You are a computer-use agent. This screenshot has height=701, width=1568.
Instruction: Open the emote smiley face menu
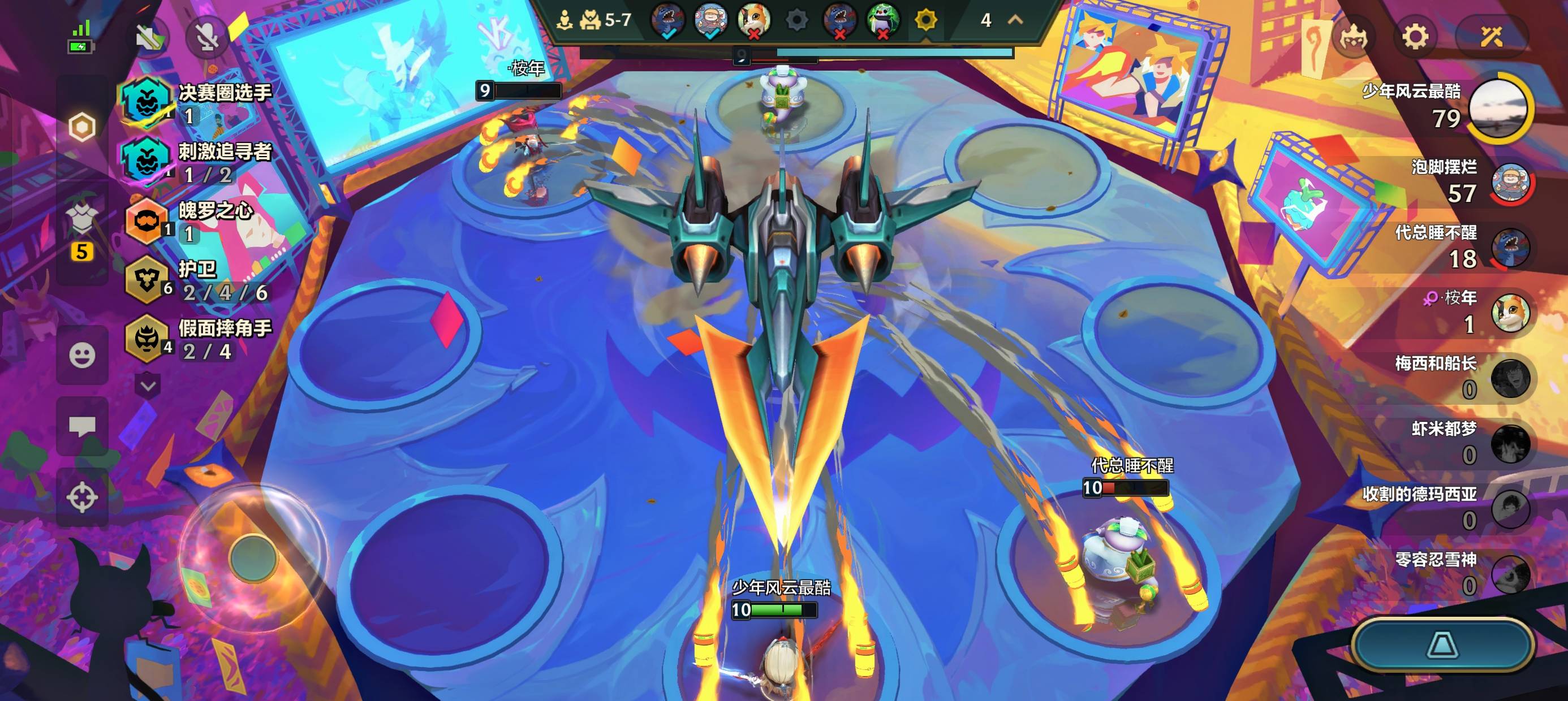(x=82, y=356)
